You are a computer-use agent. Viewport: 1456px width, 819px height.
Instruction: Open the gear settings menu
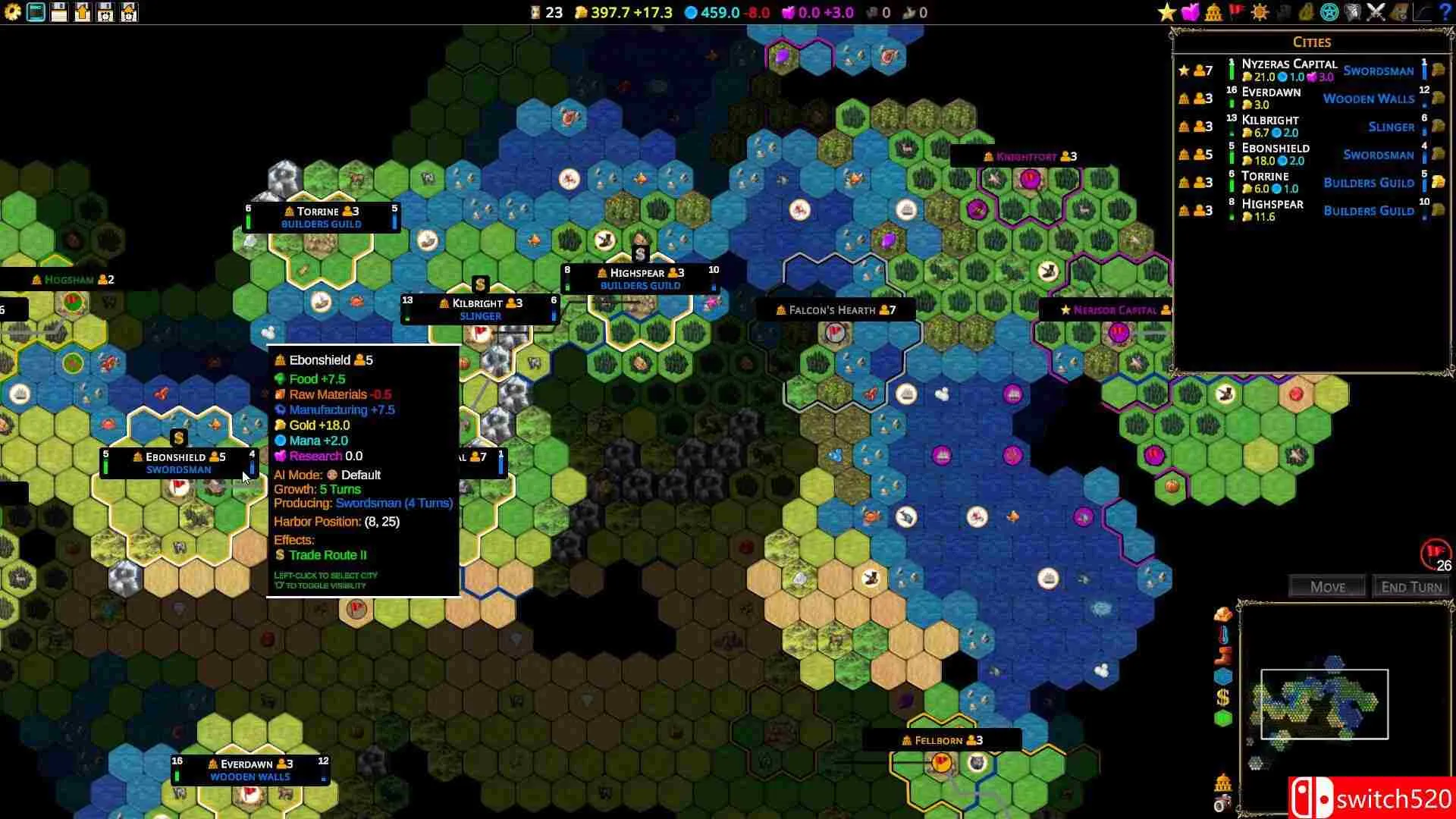pos(12,12)
